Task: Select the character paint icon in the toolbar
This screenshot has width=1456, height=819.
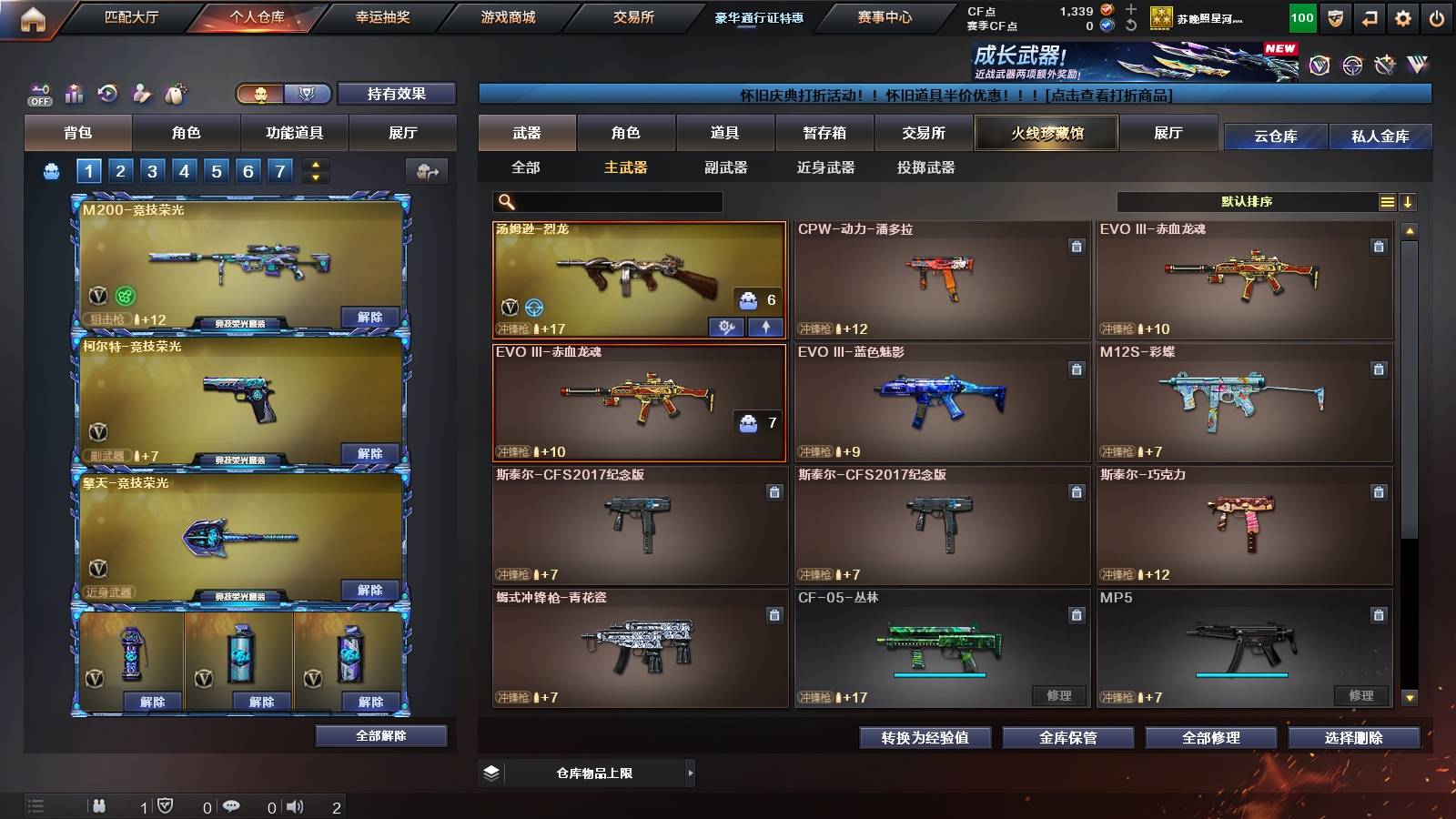Action: (139, 92)
